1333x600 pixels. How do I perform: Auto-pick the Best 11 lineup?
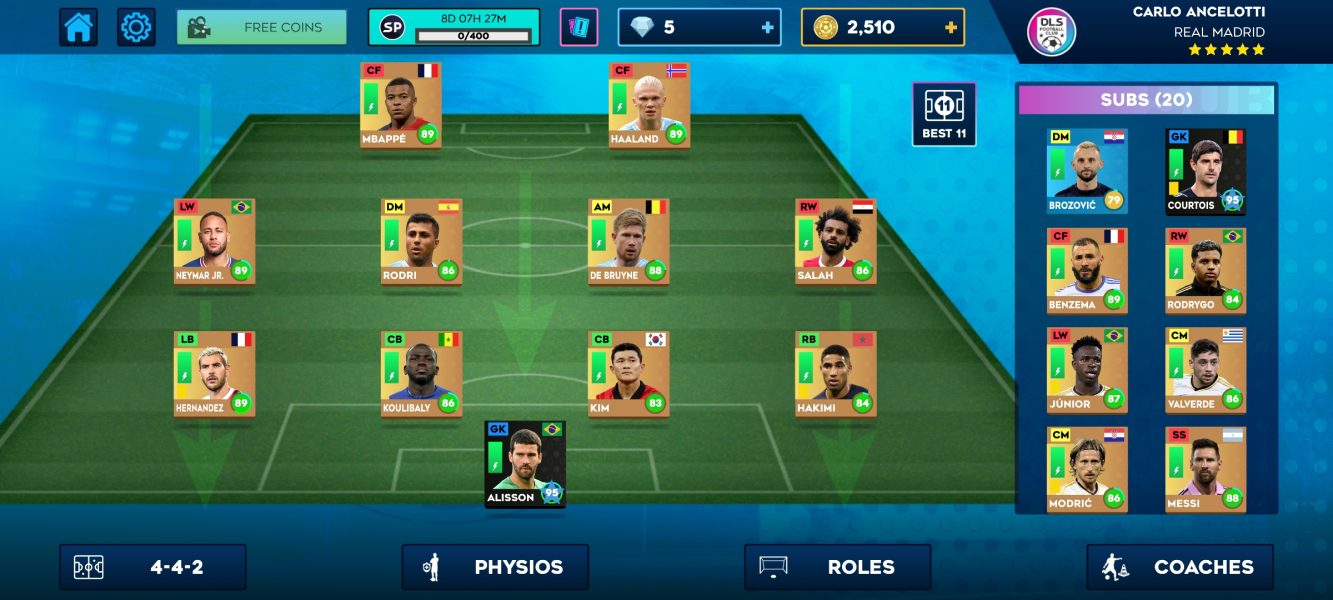click(x=944, y=114)
